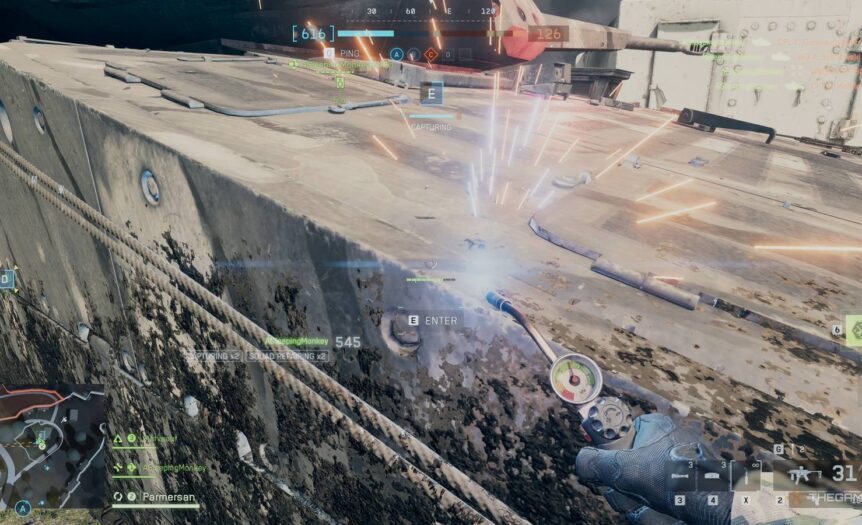Select objective A flag icon at top

pyautogui.click(x=397, y=55)
